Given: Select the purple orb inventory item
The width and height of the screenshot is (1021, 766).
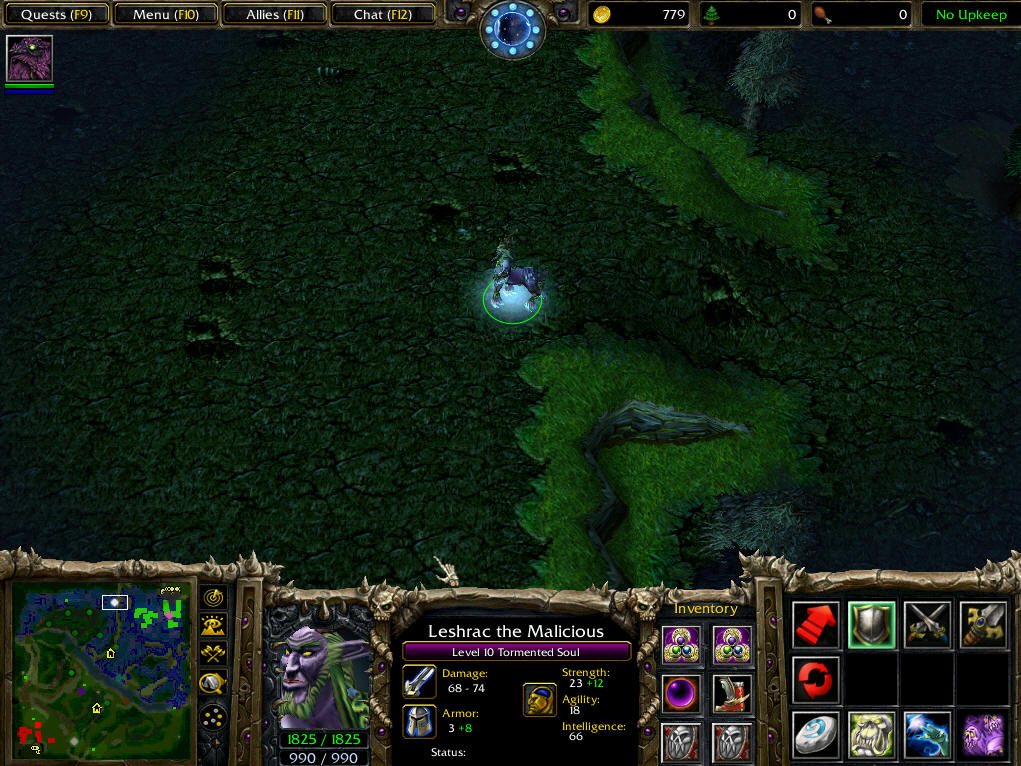Looking at the screenshot, I should [x=681, y=692].
